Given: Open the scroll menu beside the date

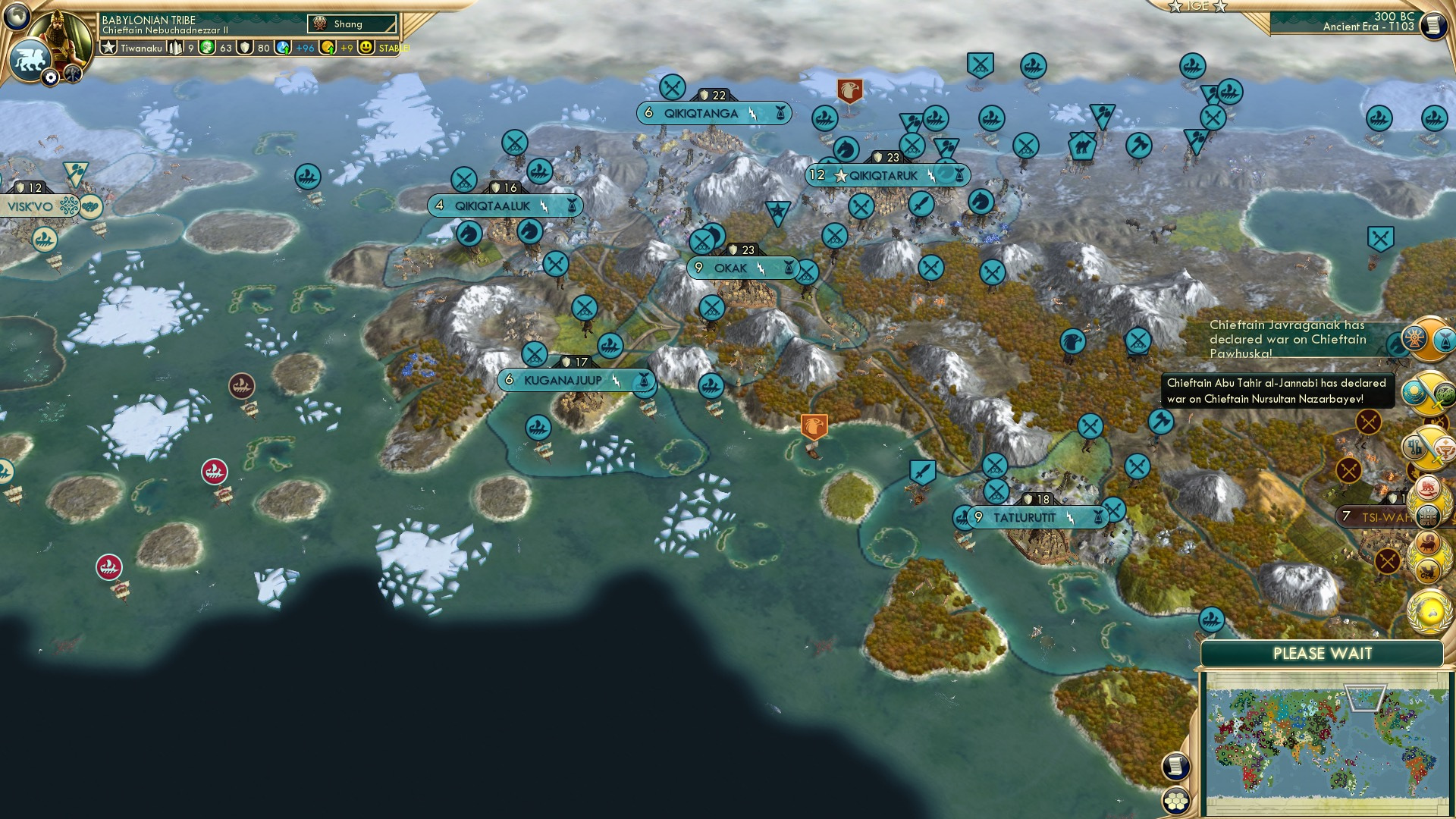Looking at the screenshot, I should (1433, 25).
